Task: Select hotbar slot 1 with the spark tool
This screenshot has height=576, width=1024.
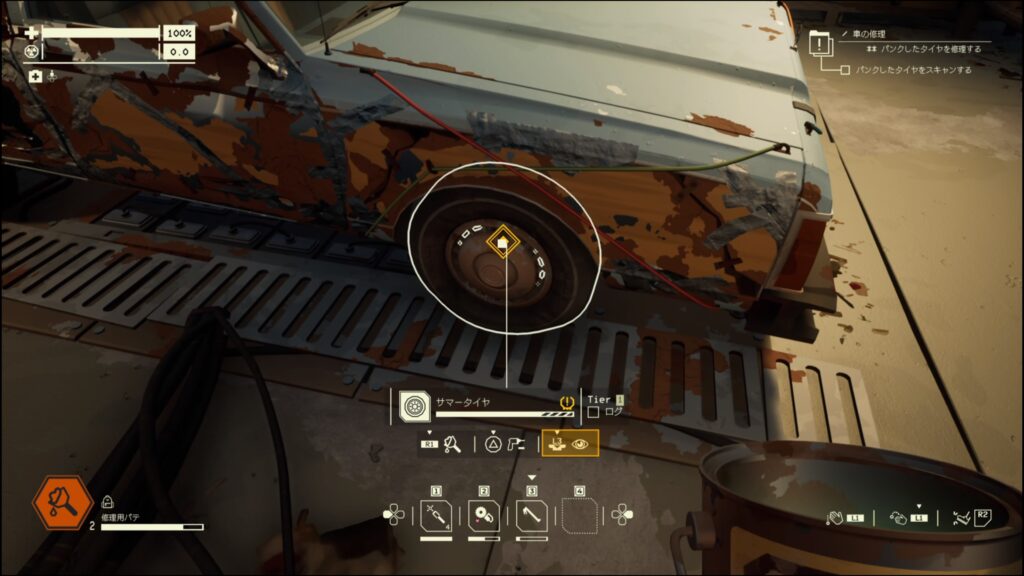Action: coord(436,517)
